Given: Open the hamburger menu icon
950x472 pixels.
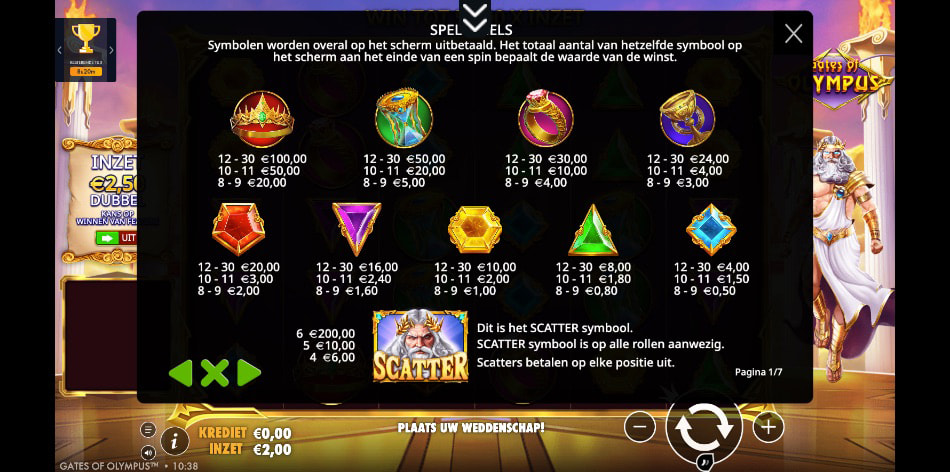Looking at the screenshot, I should pyautogui.click(x=148, y=430).
